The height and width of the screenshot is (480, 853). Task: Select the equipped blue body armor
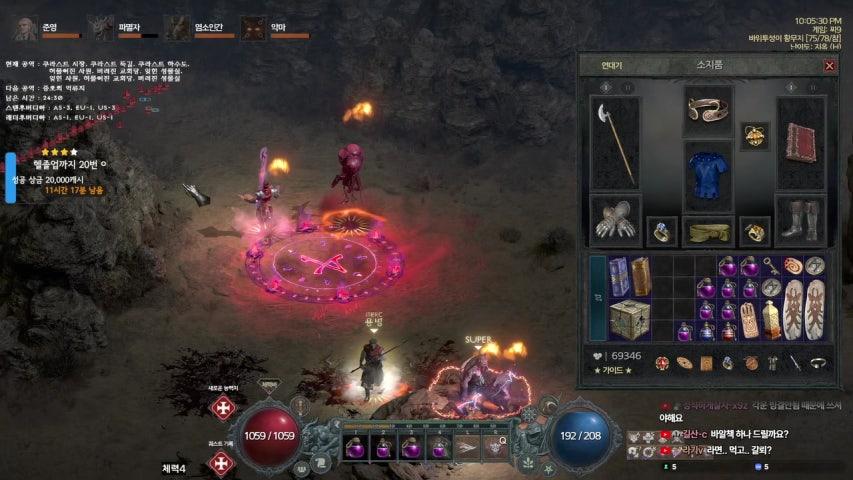[x=708, y=176]
